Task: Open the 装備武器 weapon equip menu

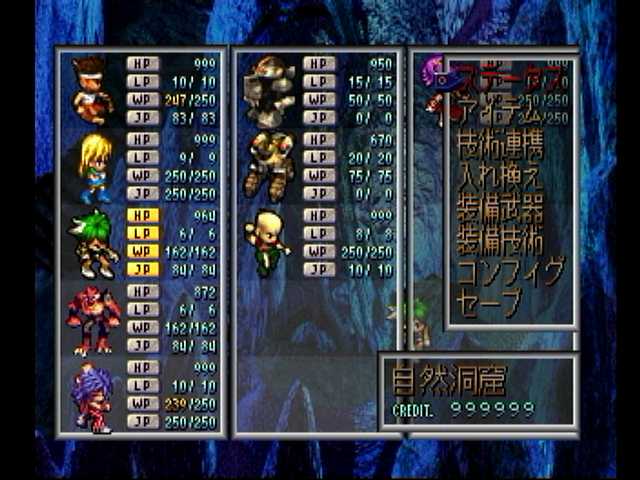Action: pos(500,210)
